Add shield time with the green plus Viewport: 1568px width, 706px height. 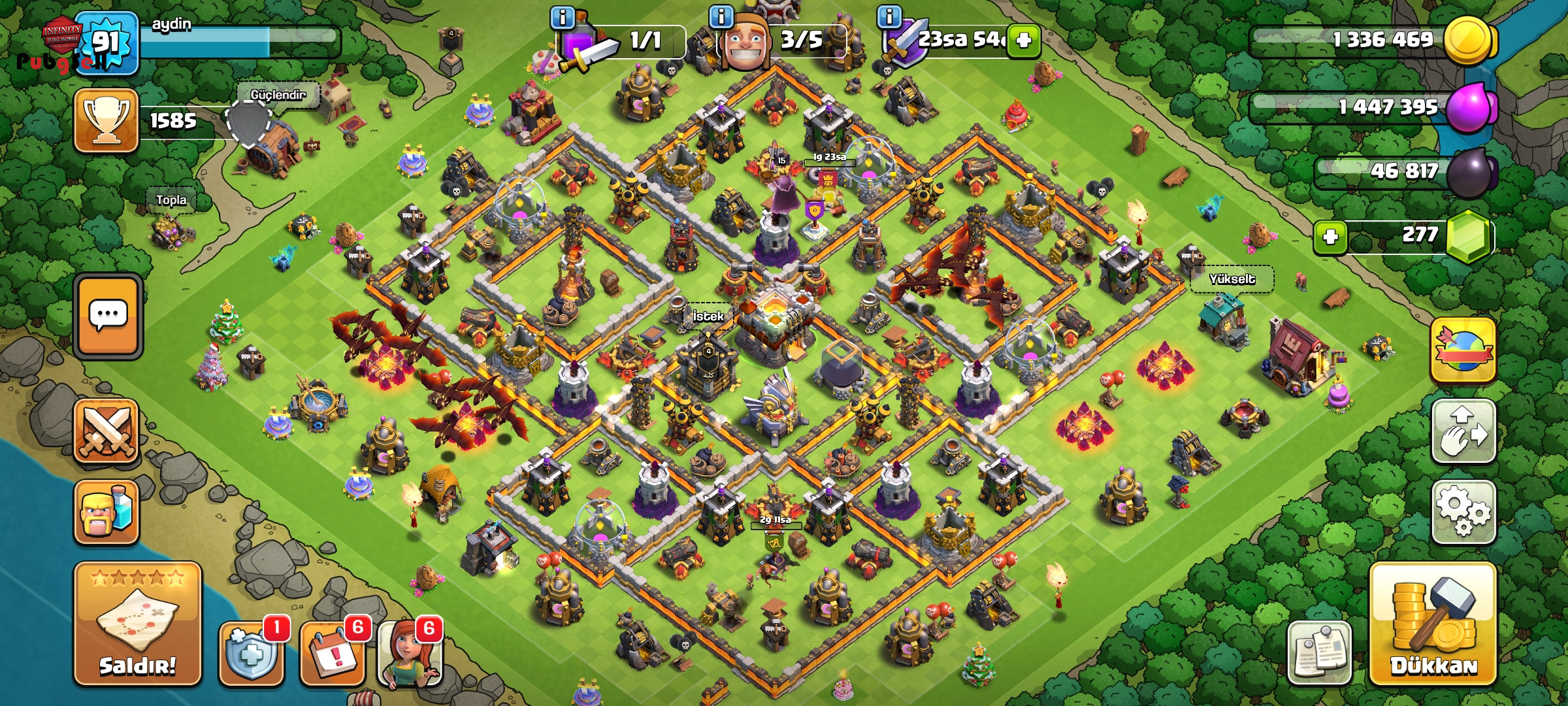click(x=1023, y=41)
